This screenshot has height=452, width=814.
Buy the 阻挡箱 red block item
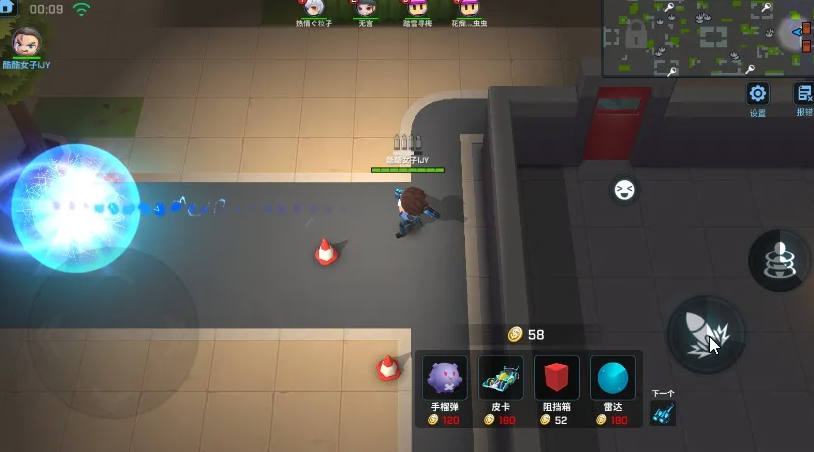556,385
